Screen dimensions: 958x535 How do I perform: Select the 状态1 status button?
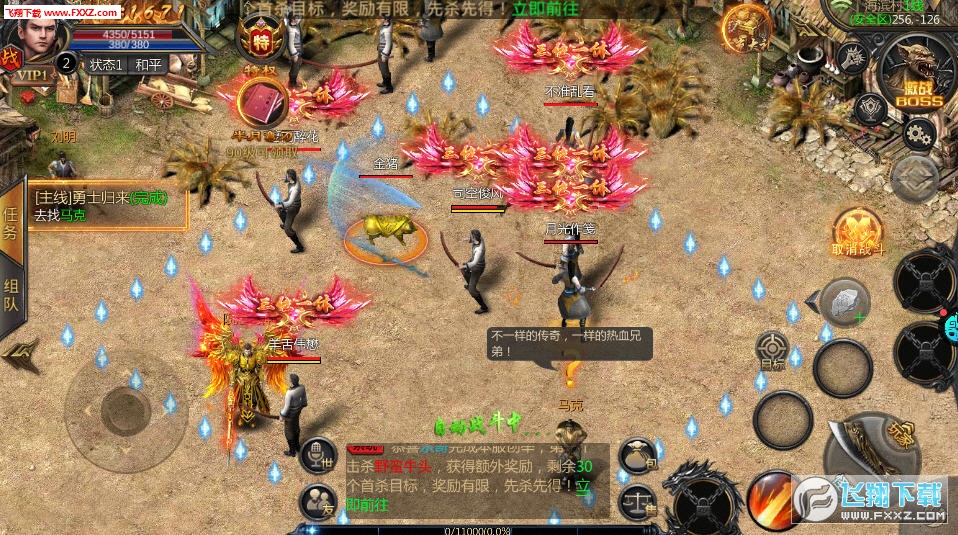(106, 65)
